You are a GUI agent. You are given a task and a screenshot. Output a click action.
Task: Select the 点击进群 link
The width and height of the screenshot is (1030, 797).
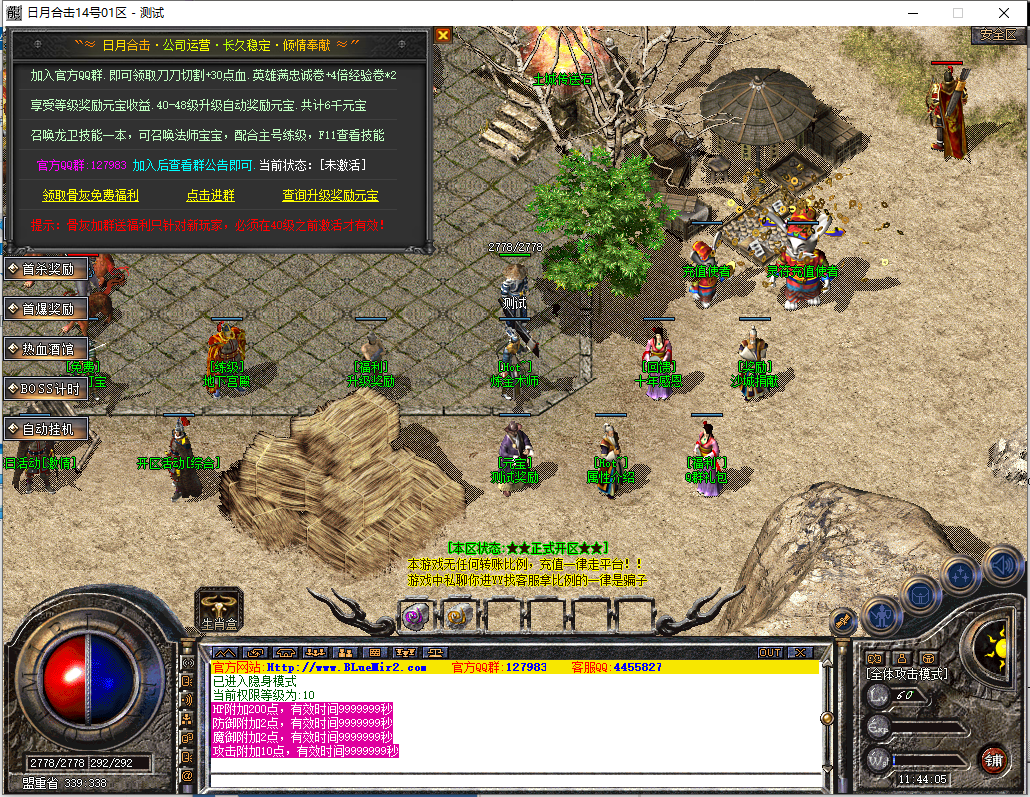click(x=210, y=196)
